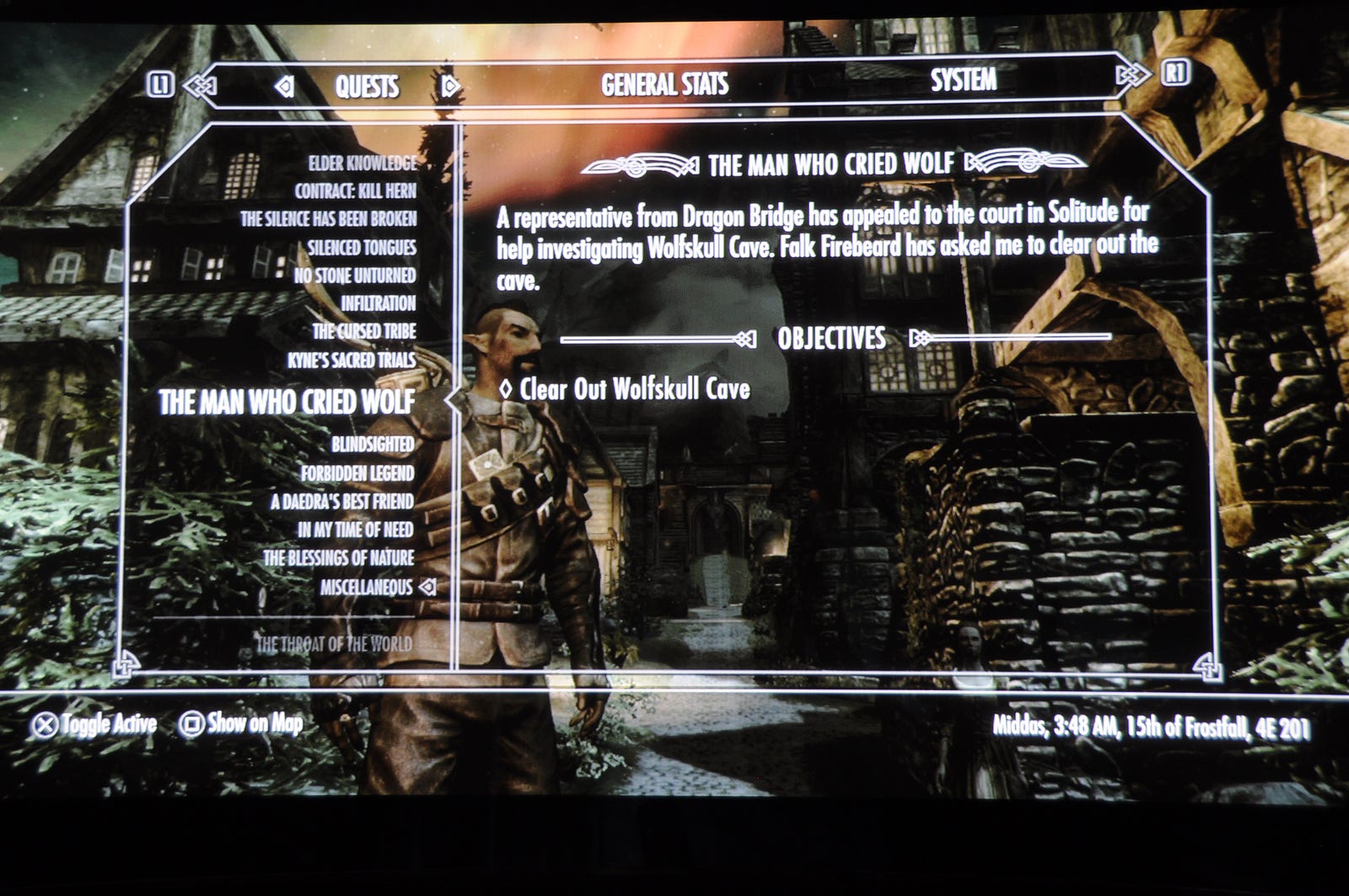Select the Quests tab
The width and height of the screenshot is (1349, 896).
pos(367,86)
